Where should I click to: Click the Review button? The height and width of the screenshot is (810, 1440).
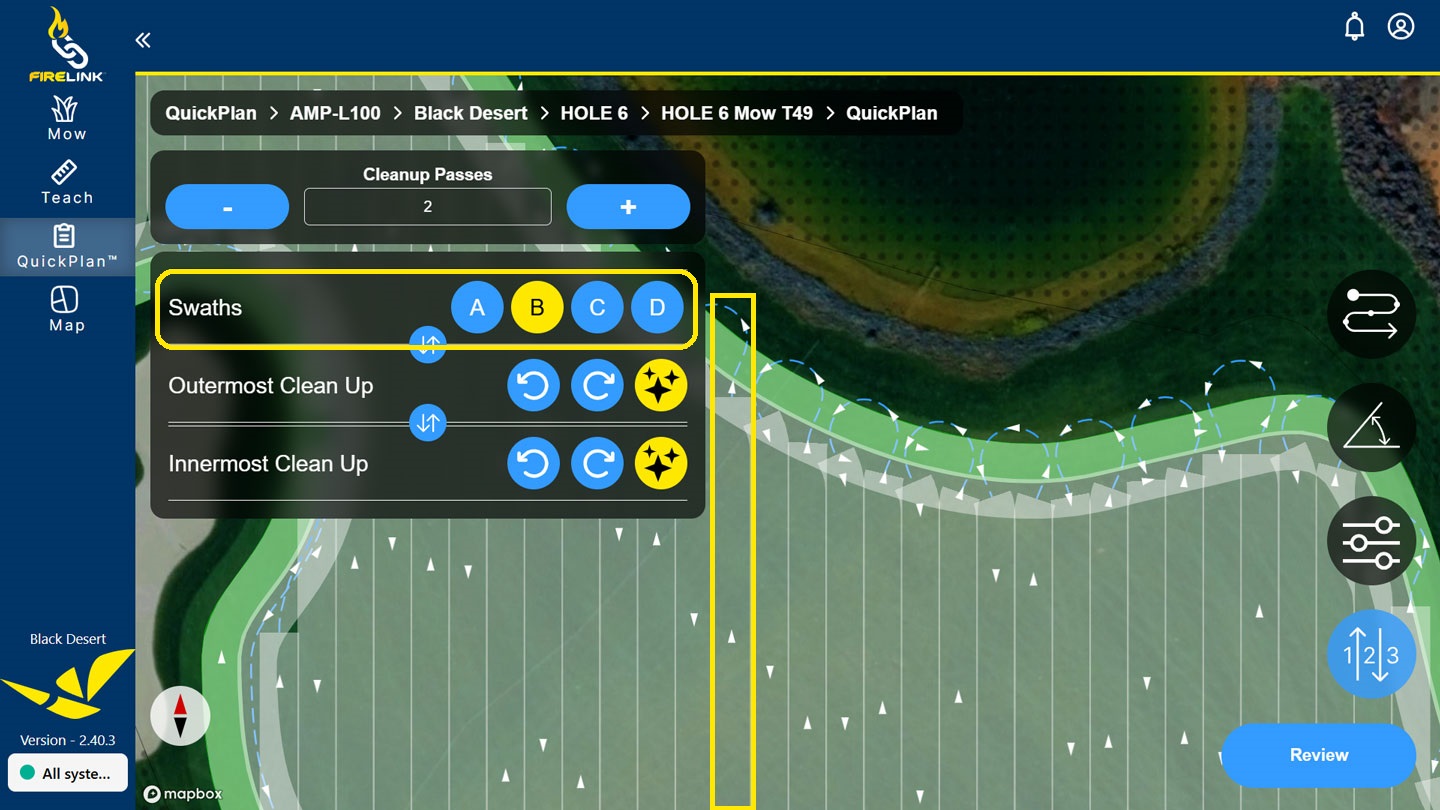pyautogui.click(x=1318, y=755)
